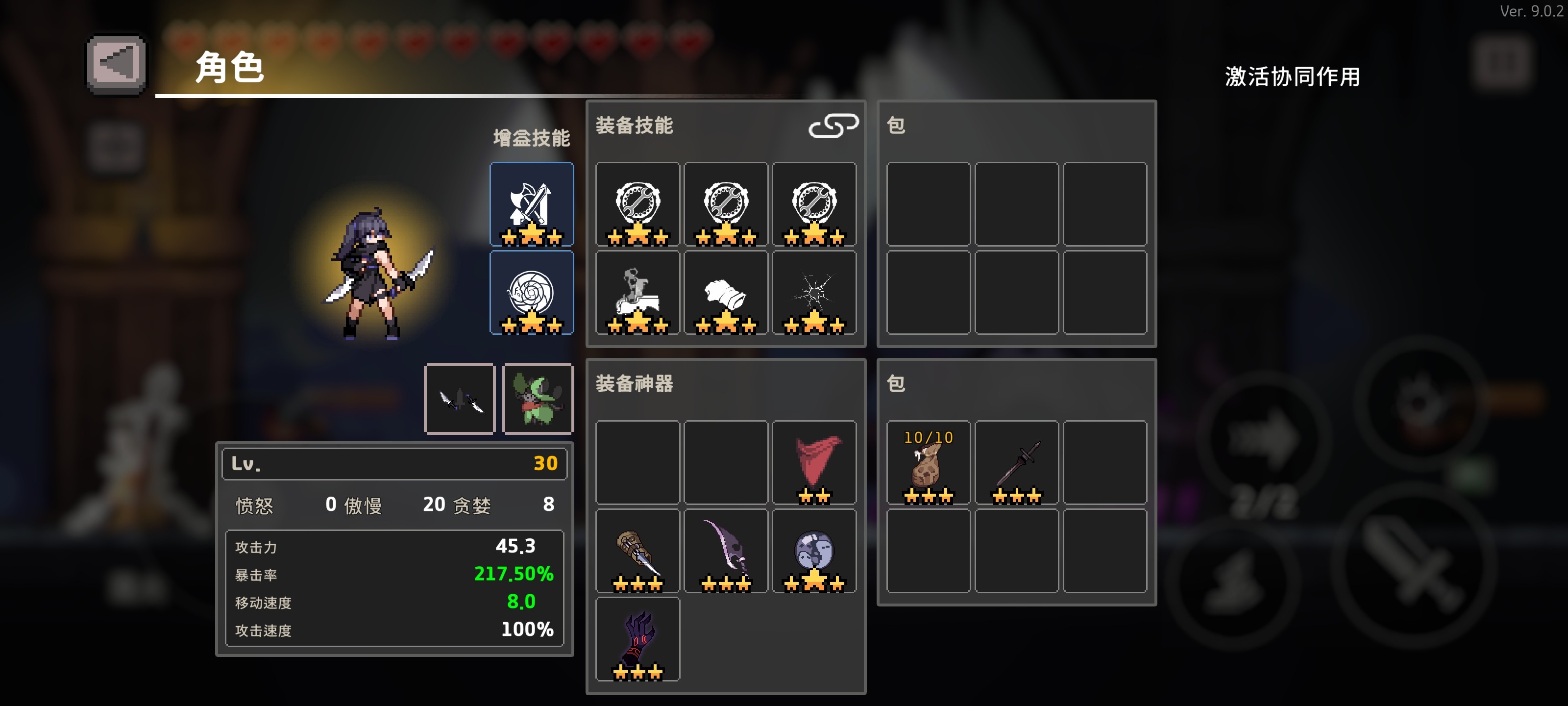Go back using the arrow button

point(116,63)
